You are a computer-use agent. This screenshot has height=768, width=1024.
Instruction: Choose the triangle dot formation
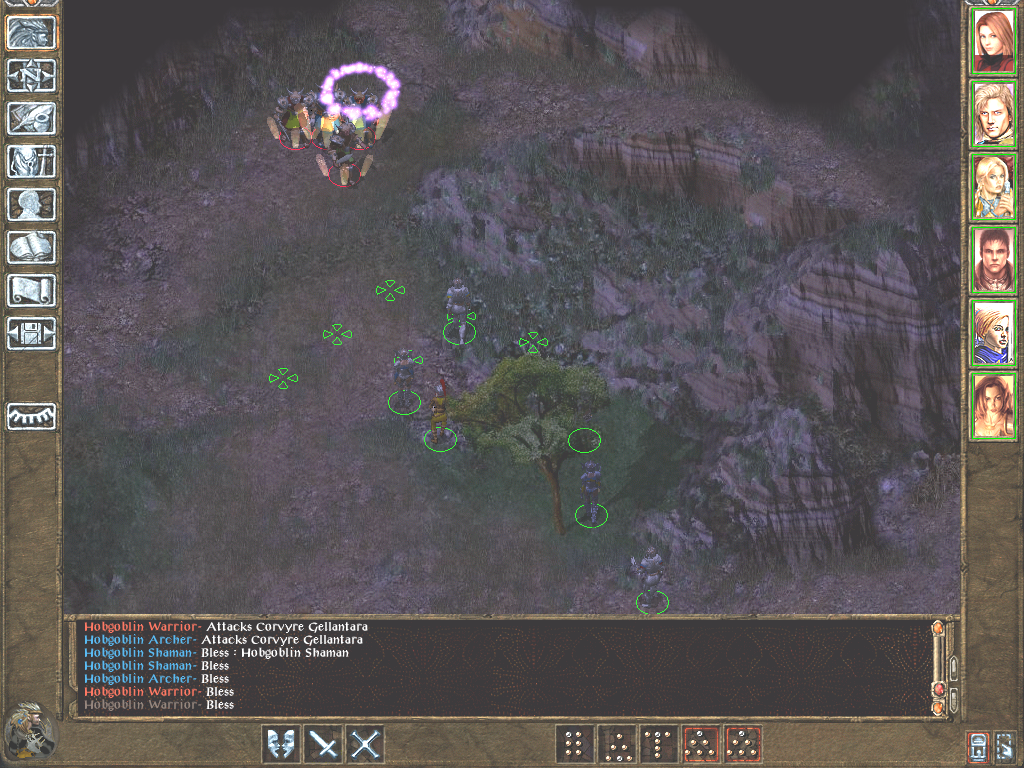pos(616,744)
